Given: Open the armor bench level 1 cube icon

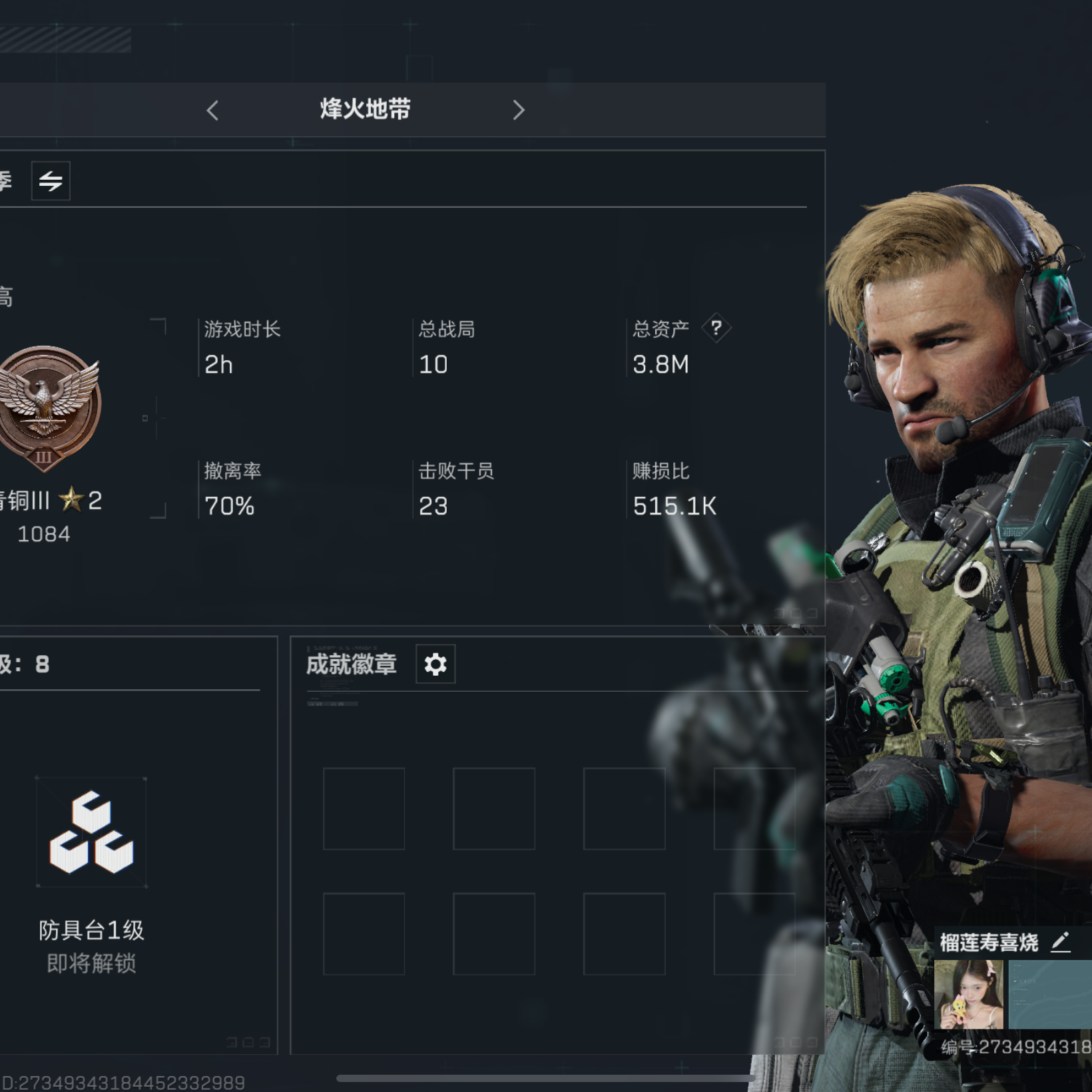Looking at the screenshot, I should point(91,832).
